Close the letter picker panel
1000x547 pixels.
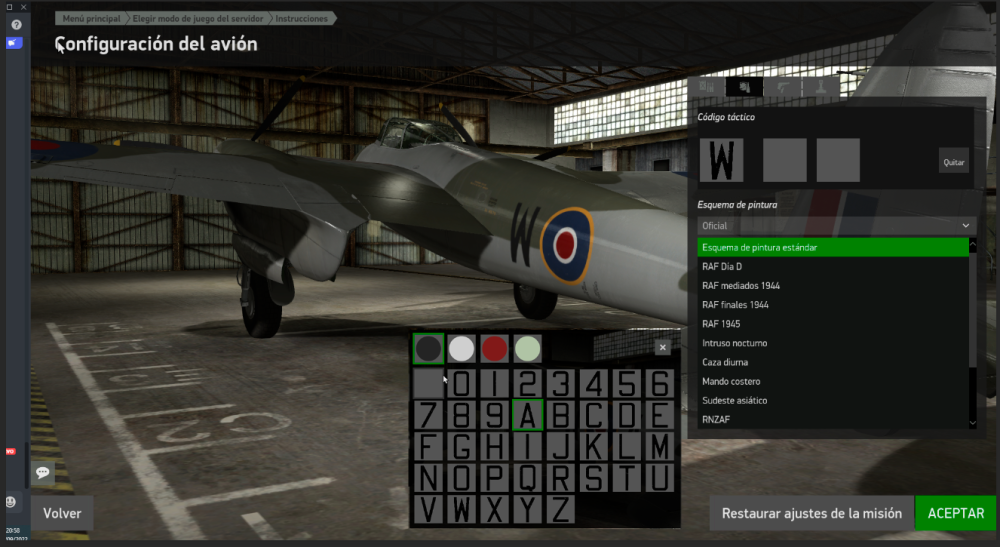662,348
